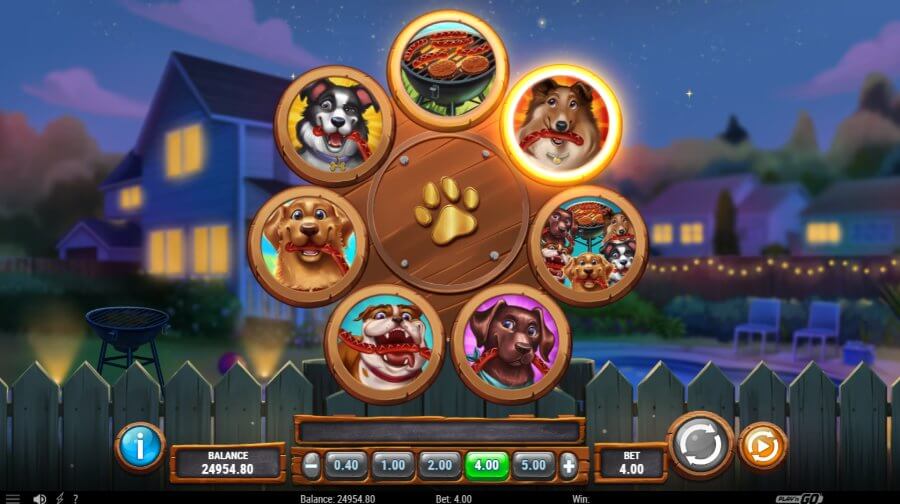Toggle sound with the speaker icon
This screenshot has height=504, width=900.
40,498
